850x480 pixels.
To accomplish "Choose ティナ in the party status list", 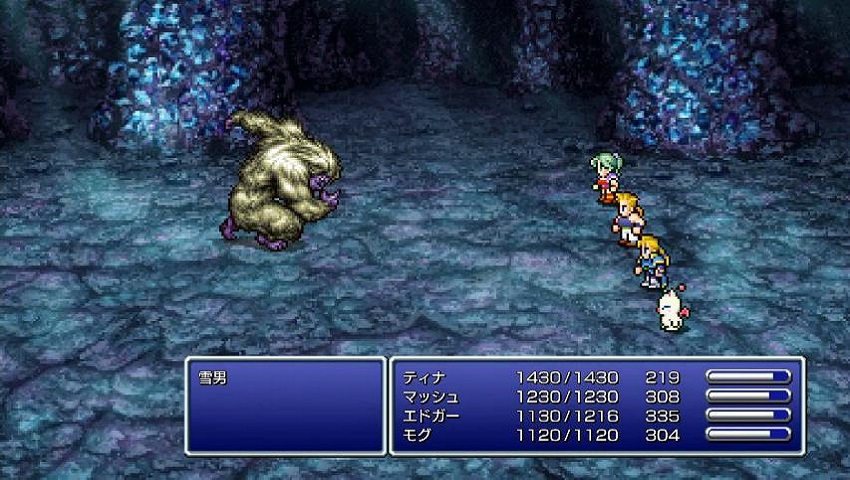I will coord(422,378).
